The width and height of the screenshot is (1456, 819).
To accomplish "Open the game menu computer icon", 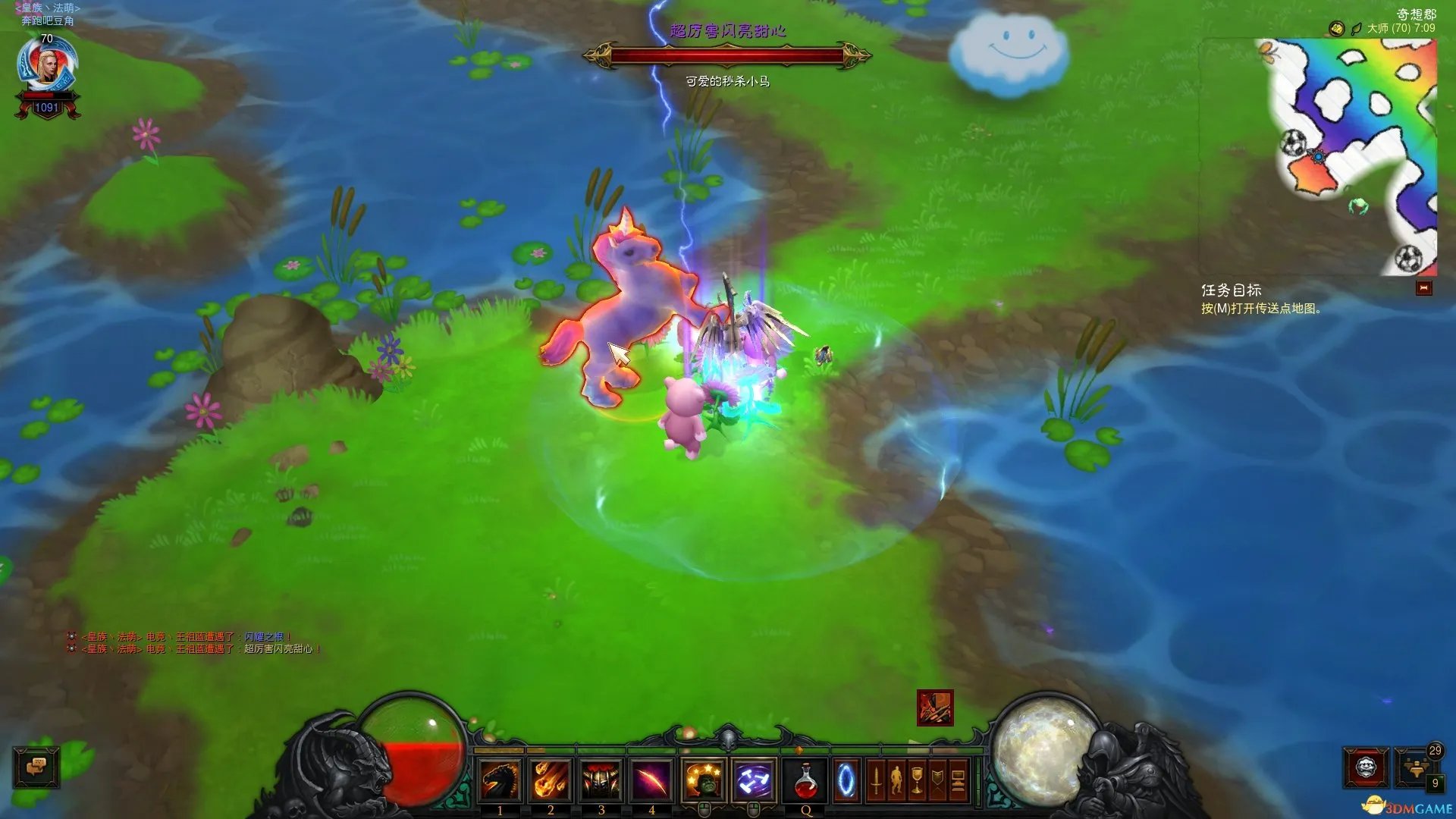I will (x=958, y=780).
